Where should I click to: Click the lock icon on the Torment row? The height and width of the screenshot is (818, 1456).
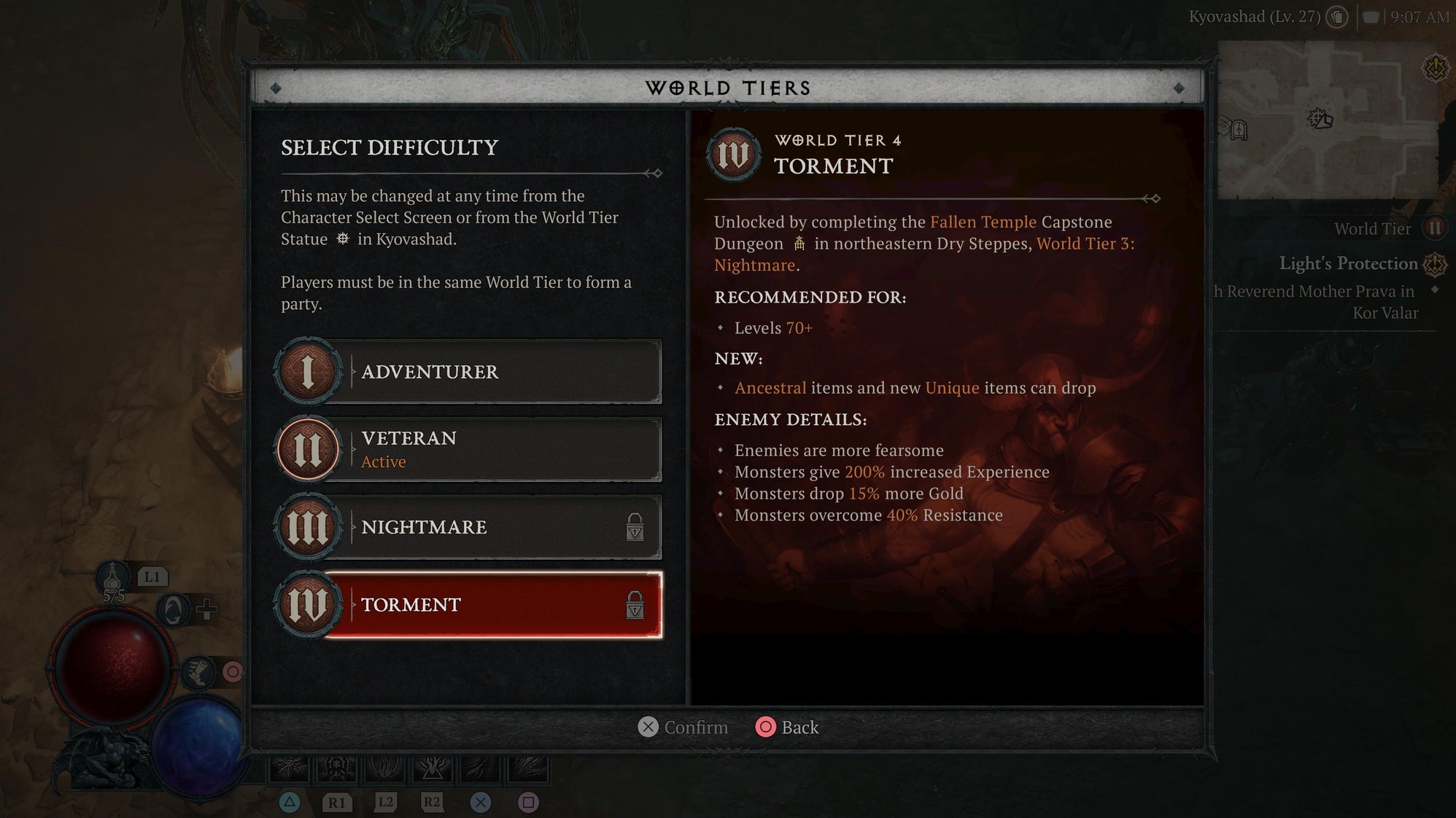tap(635, 607)
